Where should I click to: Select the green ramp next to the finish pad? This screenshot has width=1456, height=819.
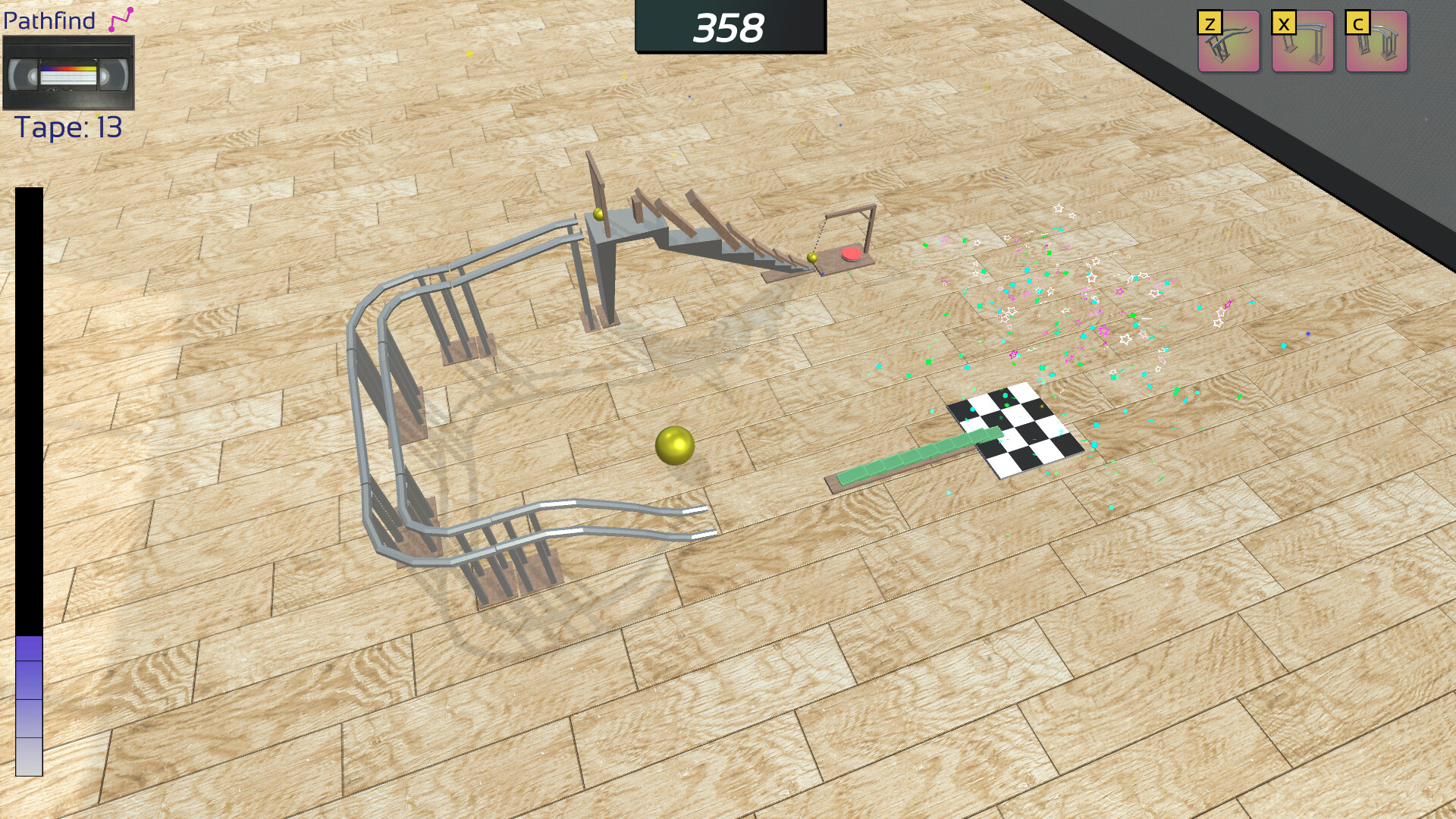[918, 455]
